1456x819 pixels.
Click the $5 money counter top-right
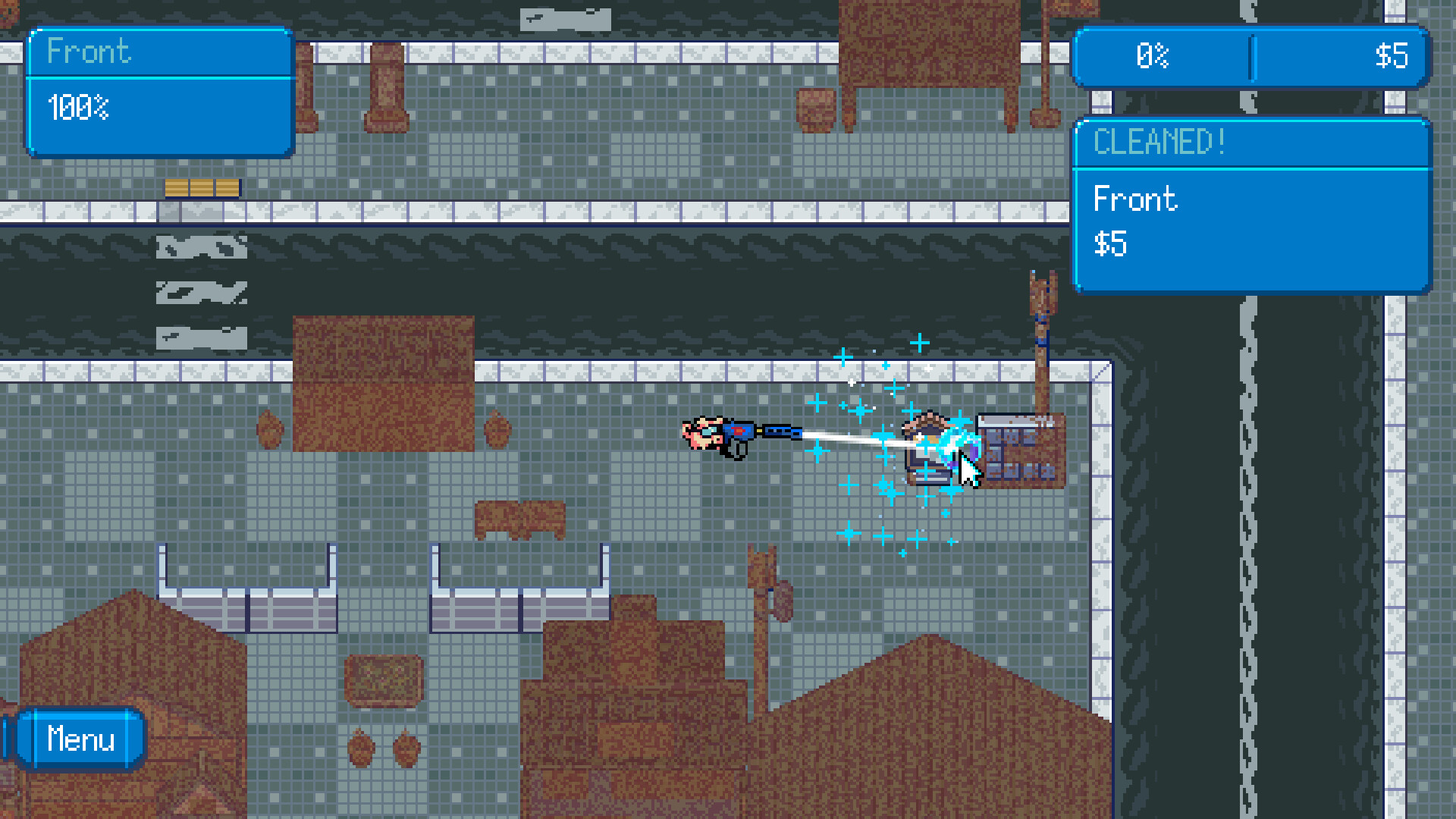[1394, 57]
